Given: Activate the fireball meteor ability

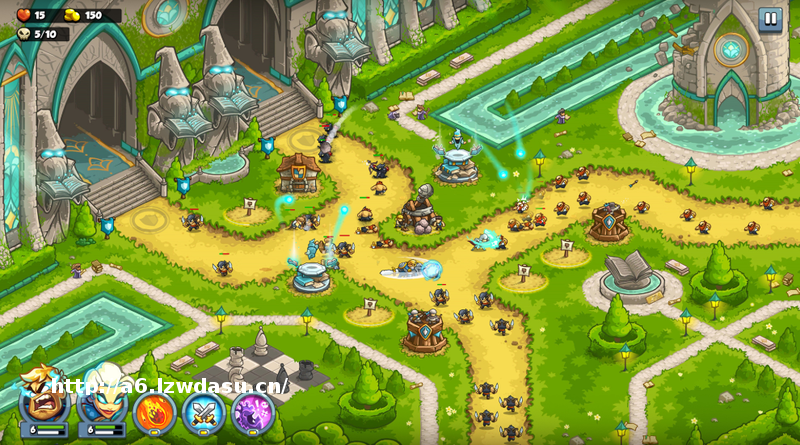Looking at the screenshot, I should (x=154, y=412).
